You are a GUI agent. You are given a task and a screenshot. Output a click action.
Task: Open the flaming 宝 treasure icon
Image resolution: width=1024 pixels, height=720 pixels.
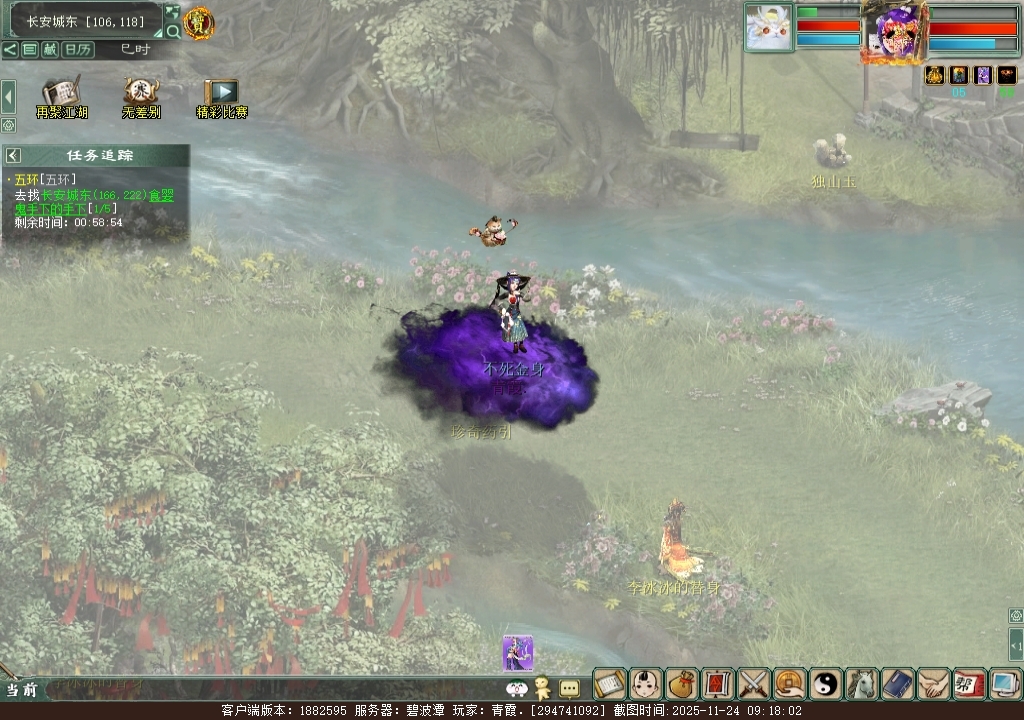click(x=199, y=22)
